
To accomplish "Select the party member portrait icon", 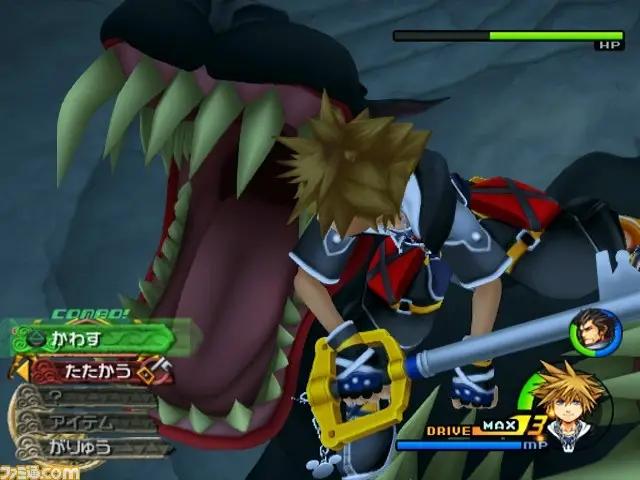I will (588, 331).
